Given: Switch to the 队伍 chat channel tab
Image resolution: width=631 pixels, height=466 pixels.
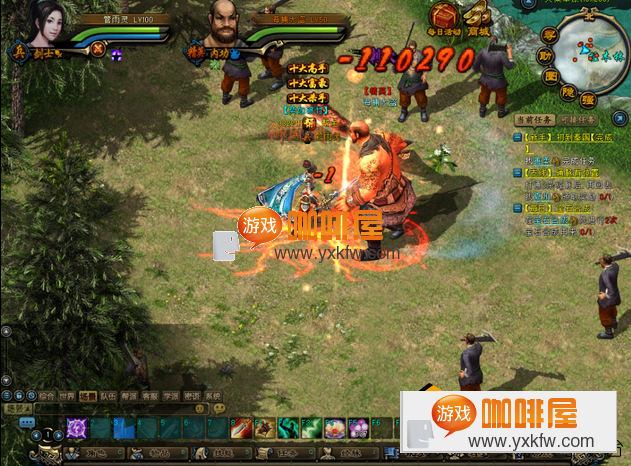Looking at the screenshot, I should click(109, 396).
